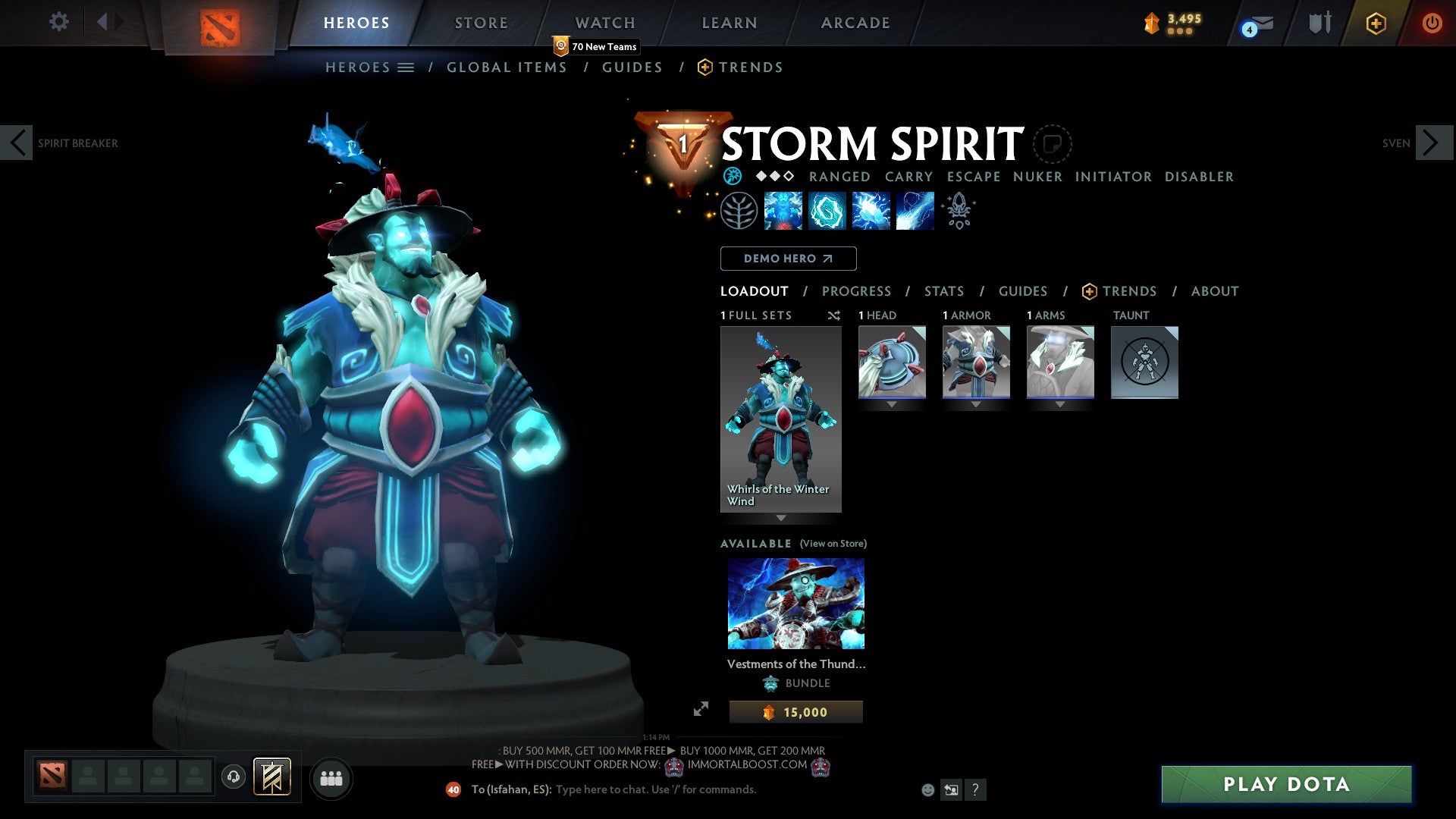This screenshot has height=819, width=1456.
Task: Open the Armory shield and sword icon
Action: 1319,23
